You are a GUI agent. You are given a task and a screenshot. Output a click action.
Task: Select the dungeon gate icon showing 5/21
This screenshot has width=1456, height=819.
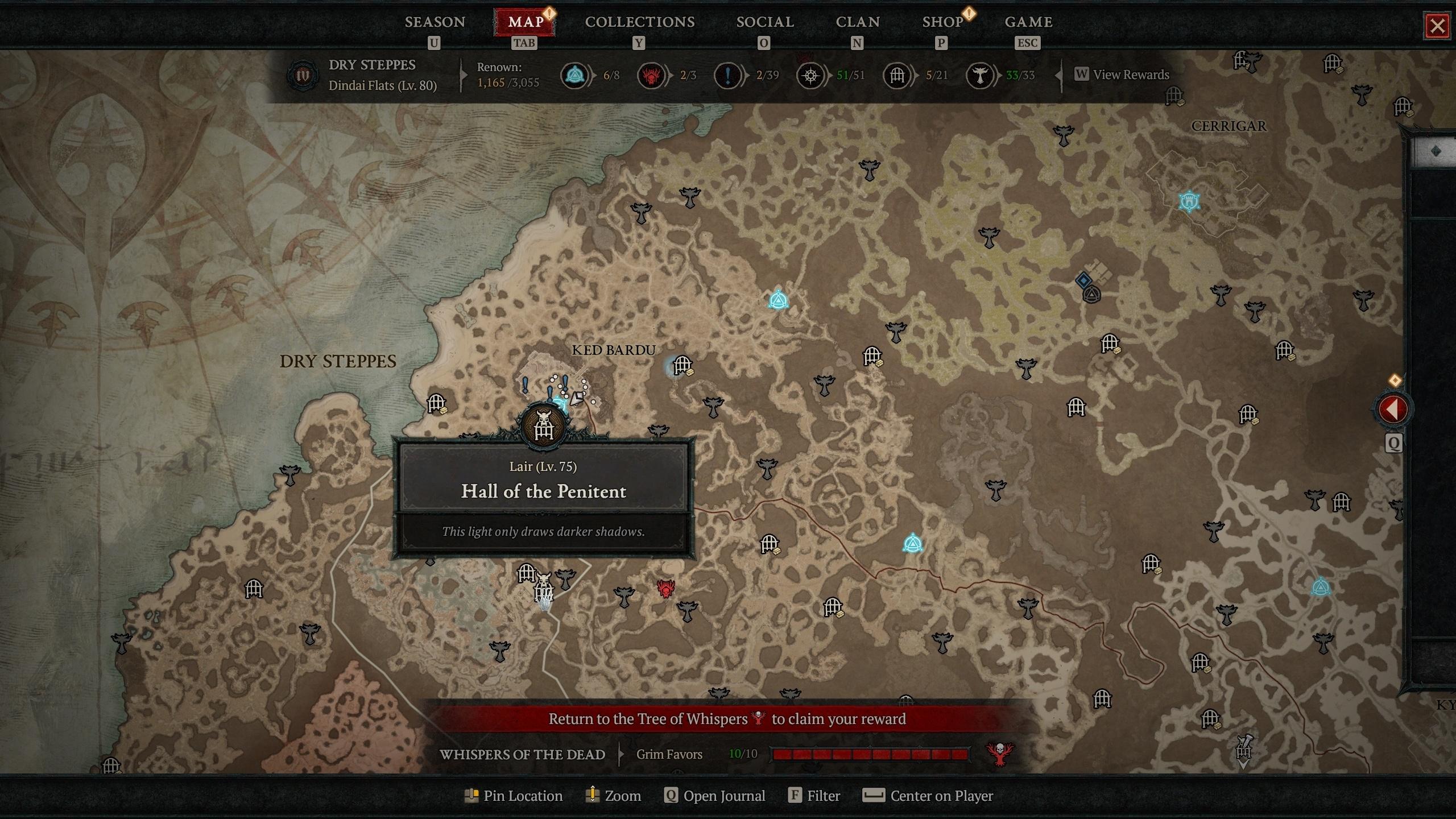point(897,75)
